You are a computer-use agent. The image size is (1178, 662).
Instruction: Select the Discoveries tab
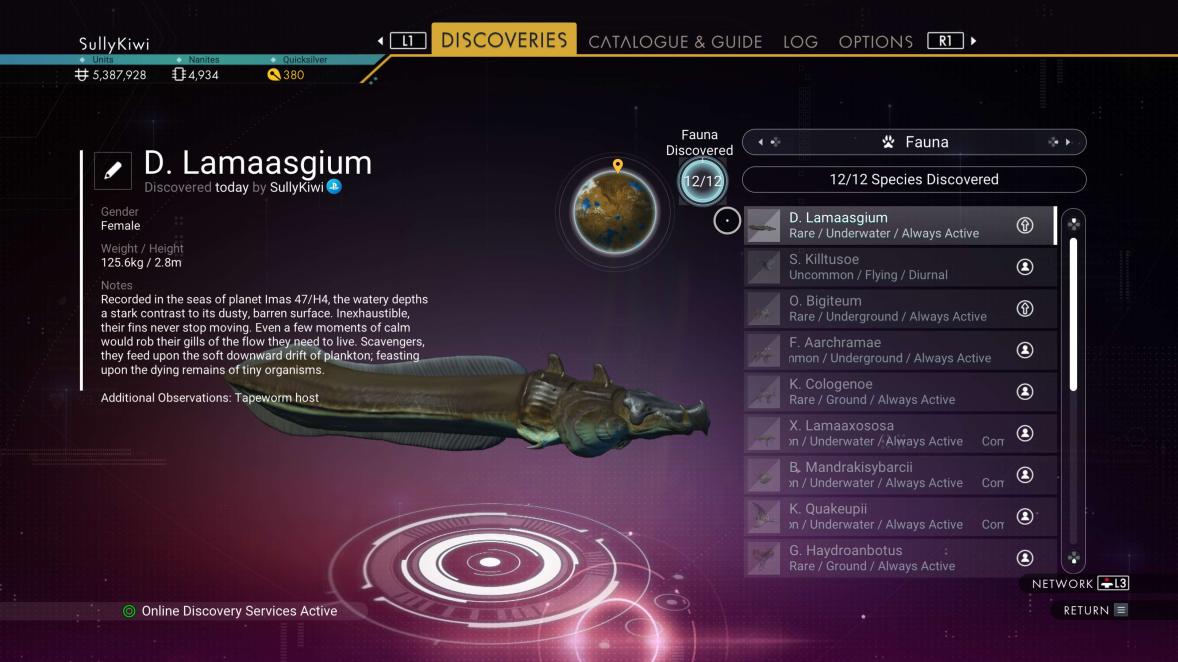pyautogui.click(x=504, y=40)
